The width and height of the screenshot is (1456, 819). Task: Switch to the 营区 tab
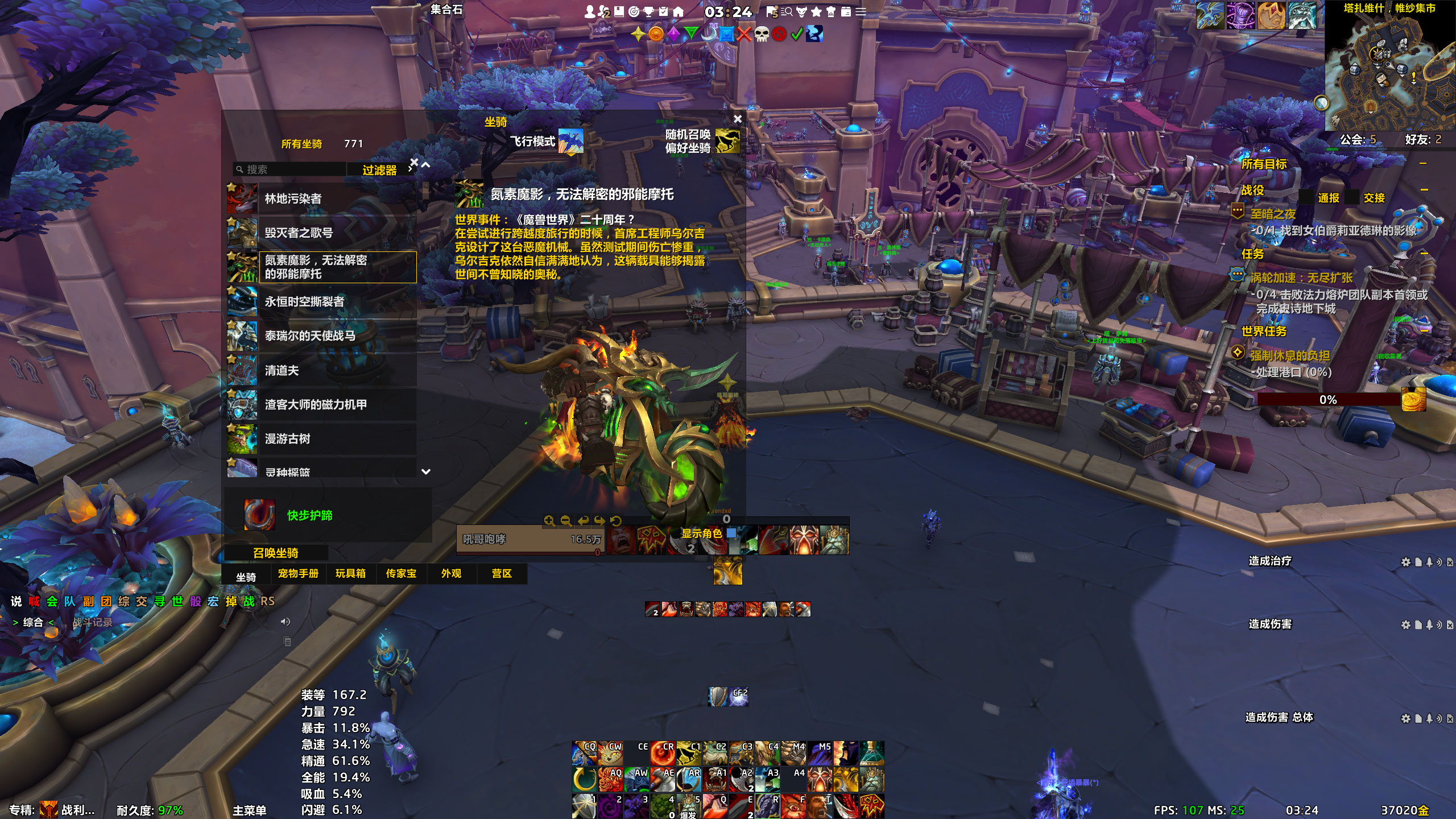[502, 573]
